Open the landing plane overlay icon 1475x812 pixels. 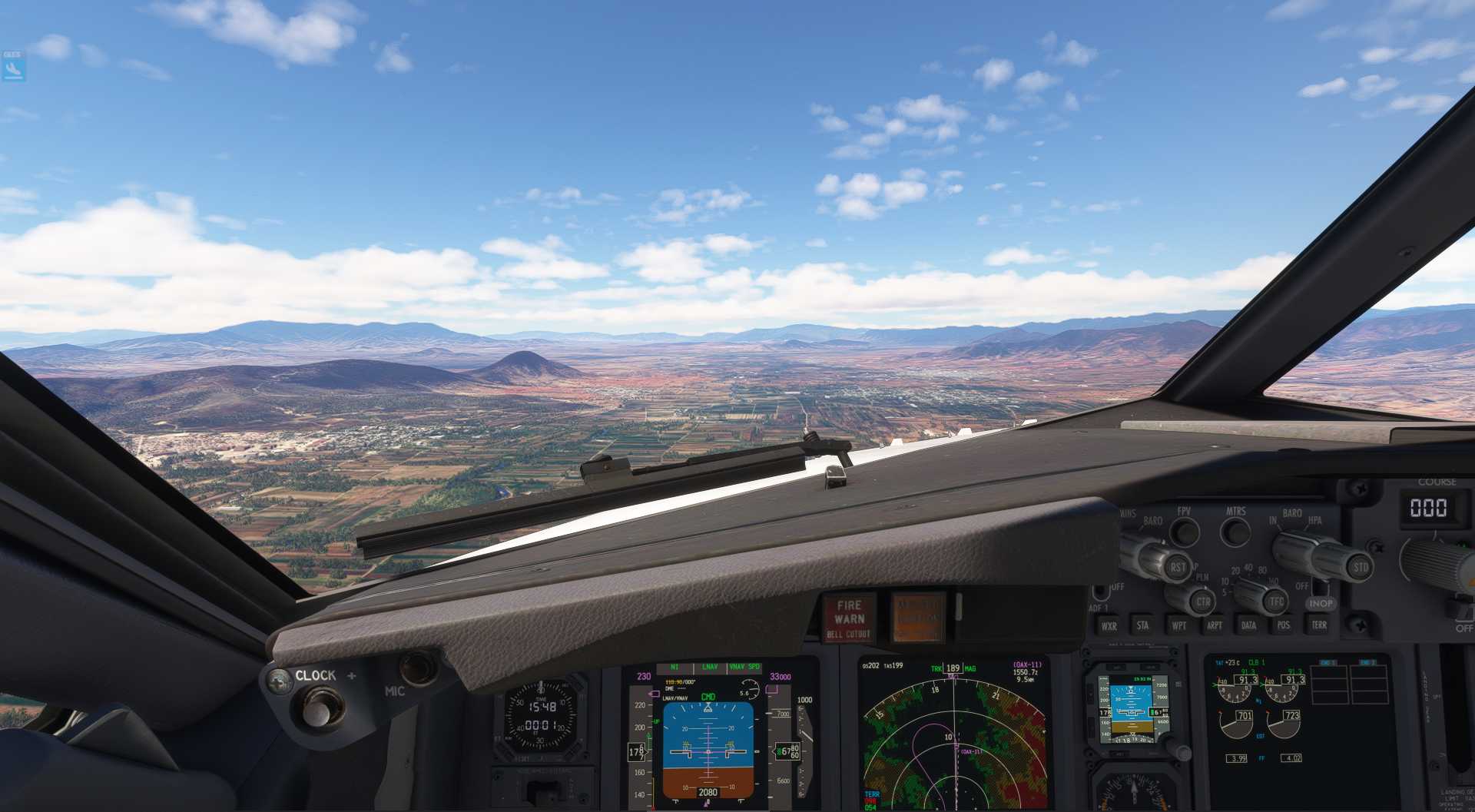click(x=13, y=68)
